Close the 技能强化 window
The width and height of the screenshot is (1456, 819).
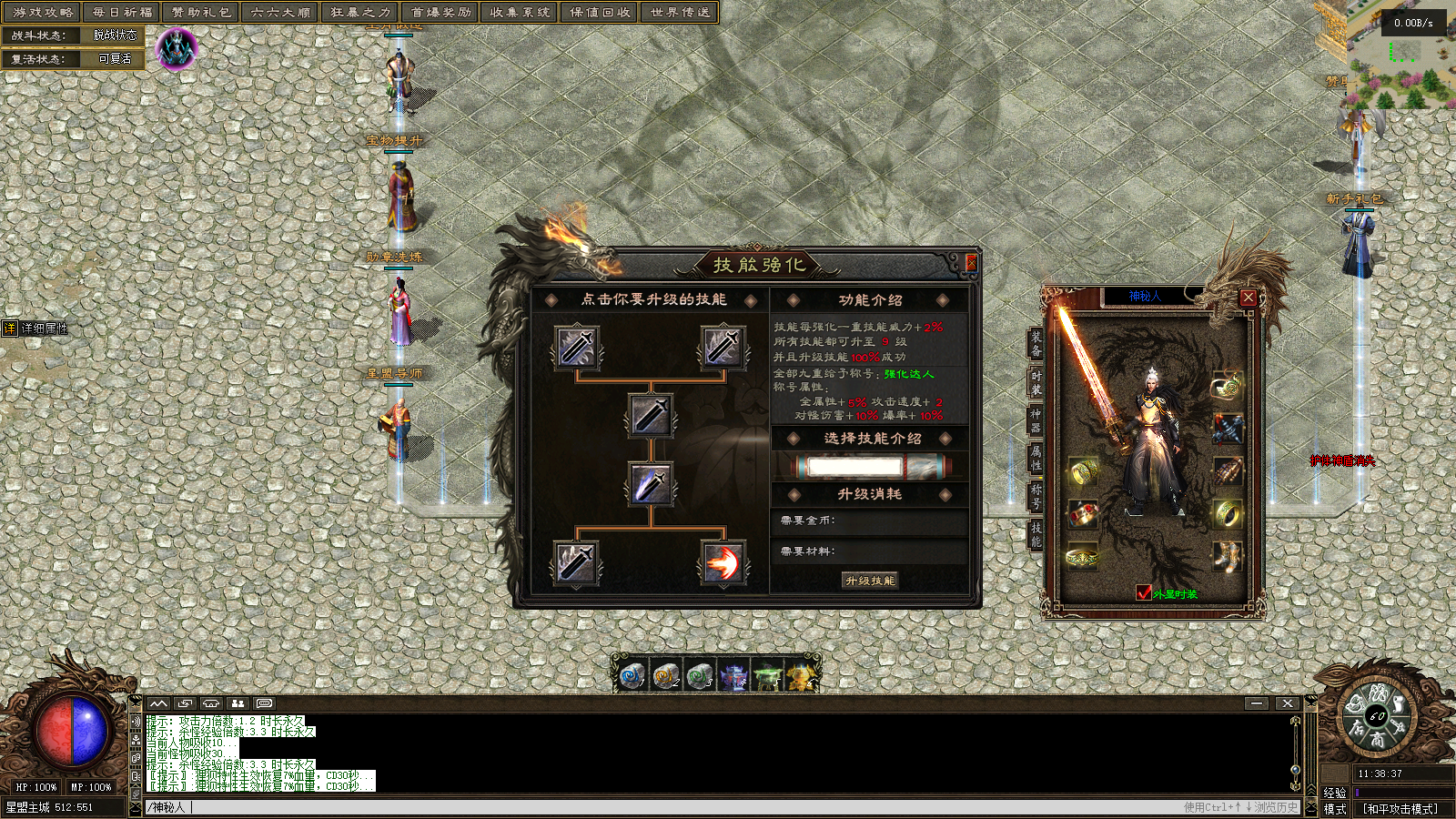click(x=970, y=264)
